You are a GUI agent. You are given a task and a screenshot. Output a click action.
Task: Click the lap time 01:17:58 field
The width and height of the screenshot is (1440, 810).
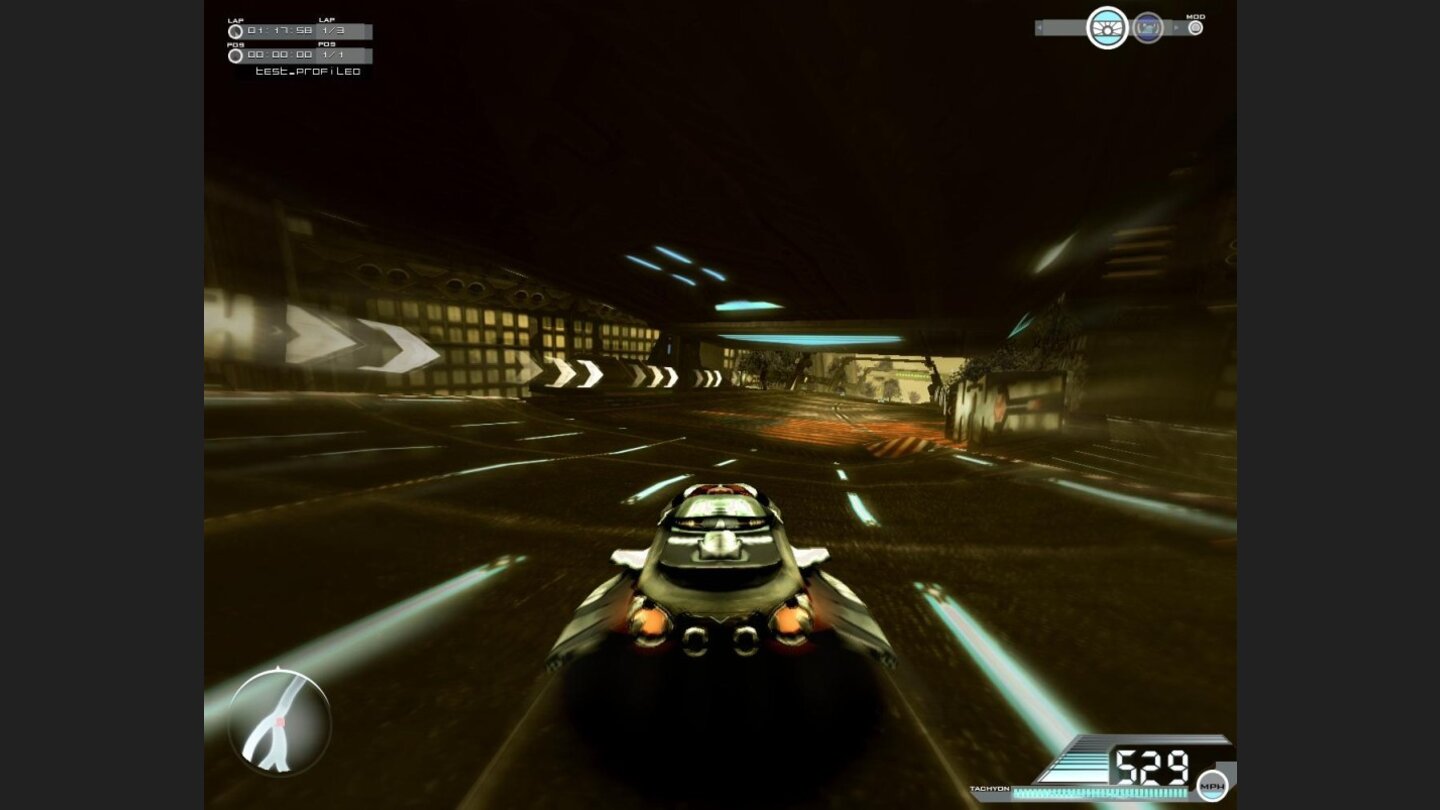click(279, 31)
